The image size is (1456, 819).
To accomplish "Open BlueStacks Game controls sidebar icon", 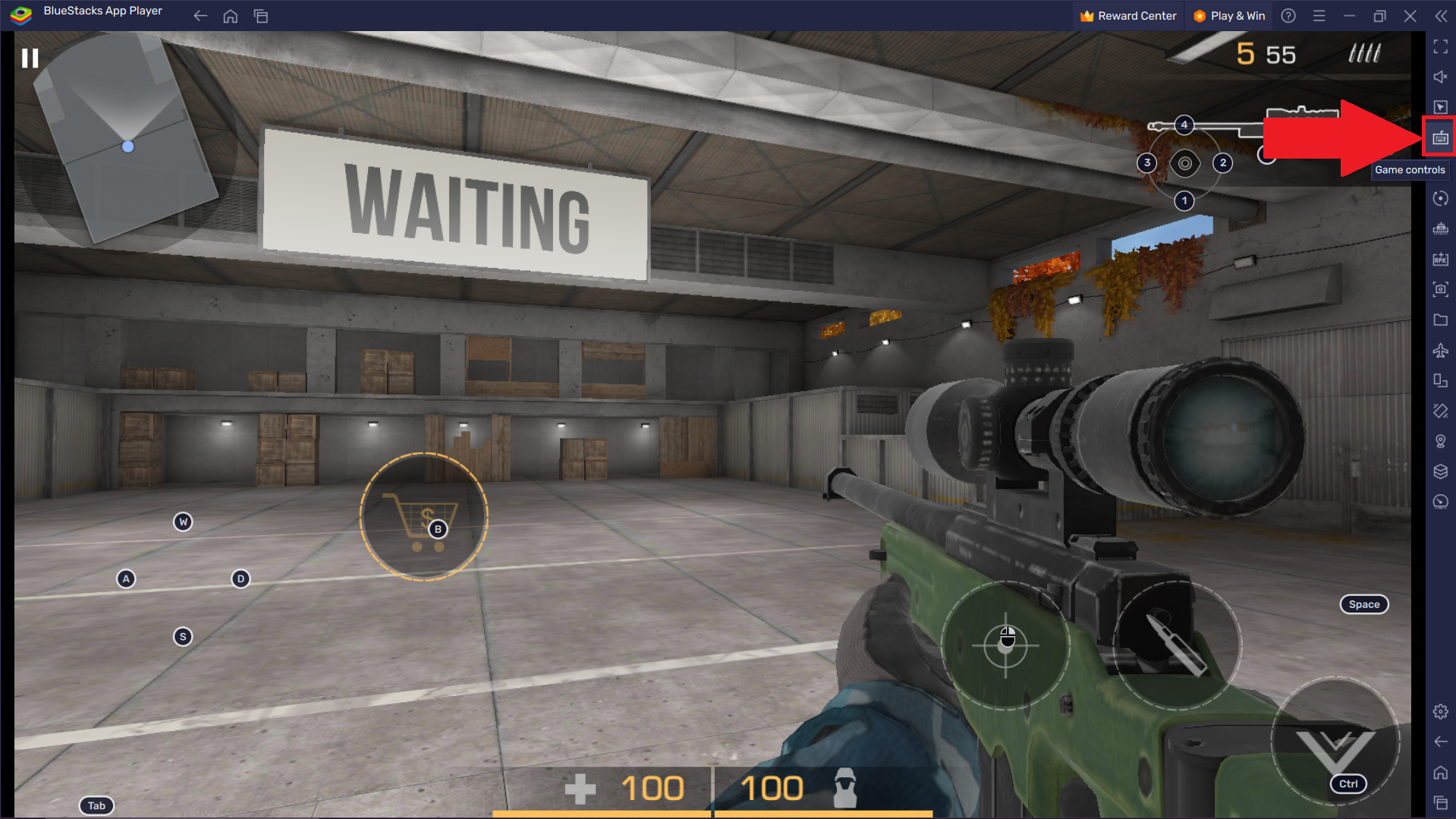I will pos(1440,137).
